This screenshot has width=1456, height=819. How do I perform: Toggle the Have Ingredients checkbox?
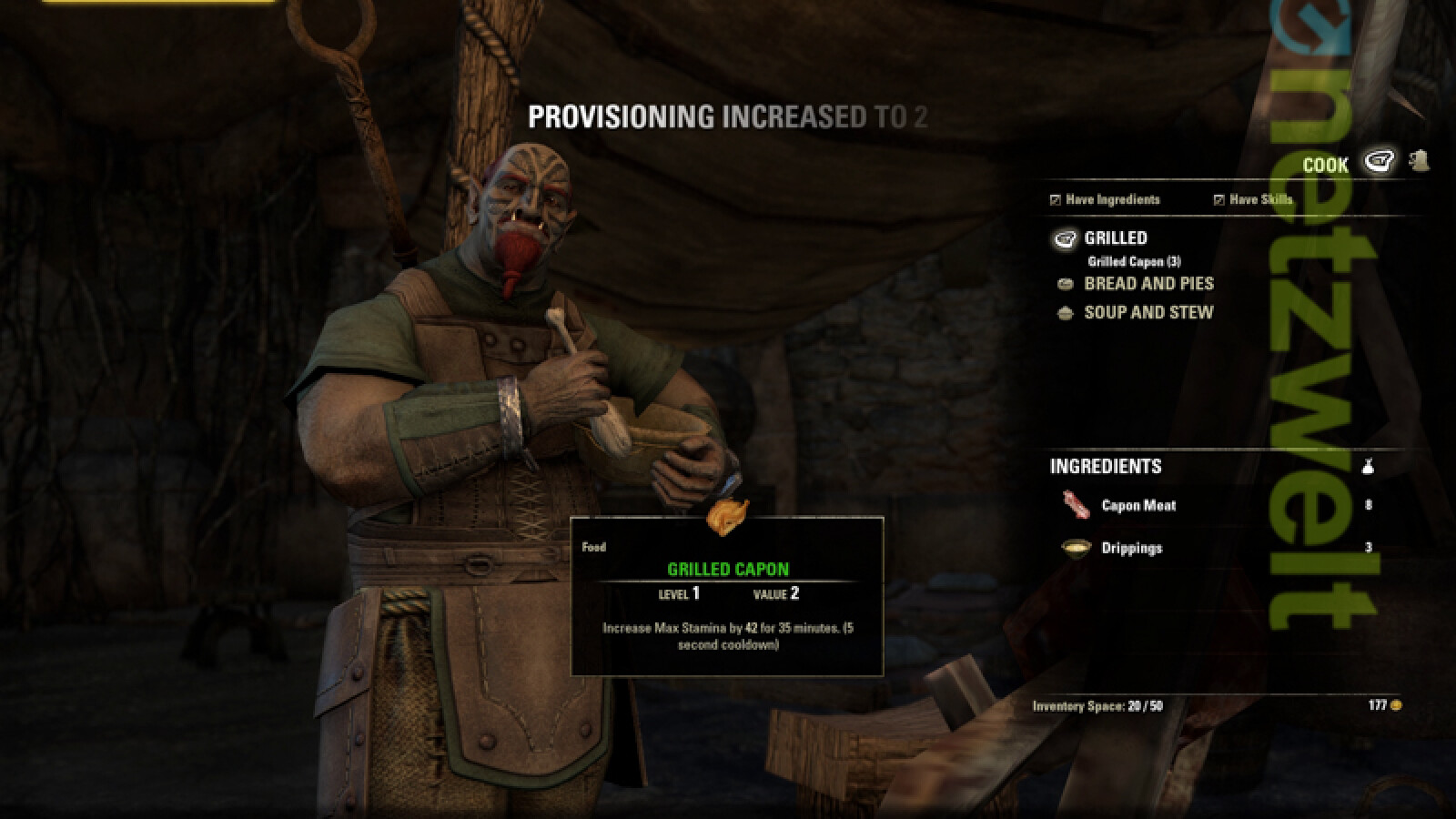click(x=1056, y=200)
